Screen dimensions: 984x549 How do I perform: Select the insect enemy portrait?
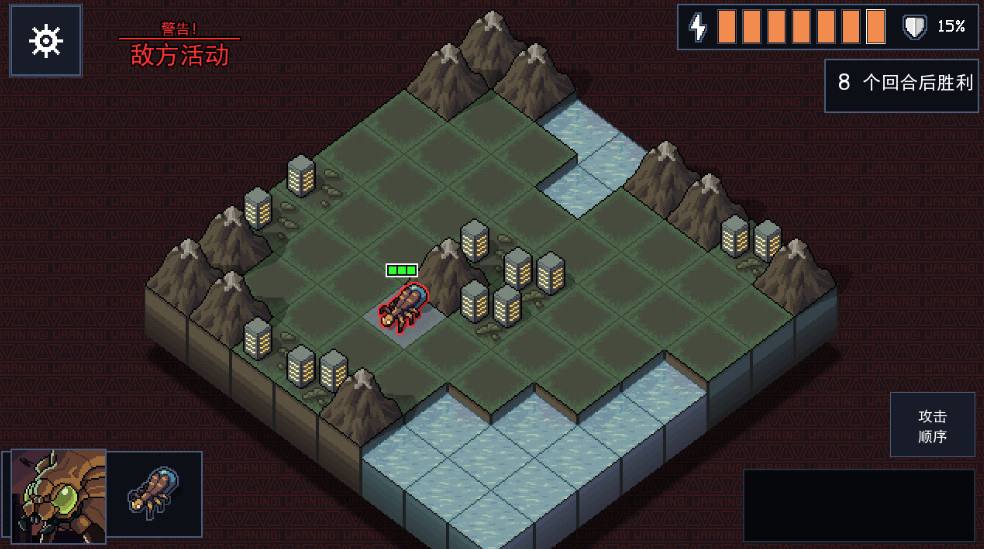tap(59, 496)
